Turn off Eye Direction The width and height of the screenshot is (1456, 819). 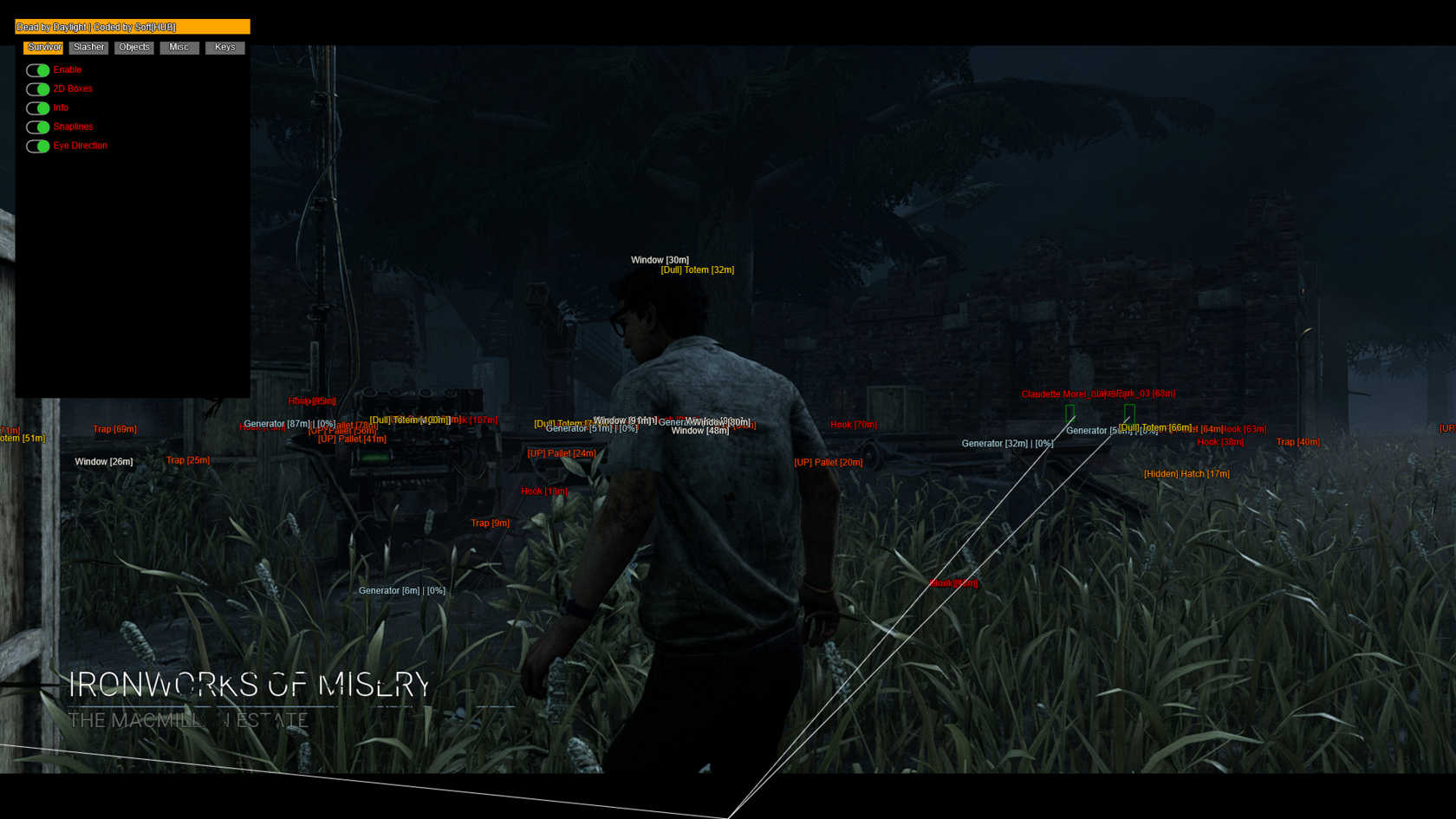tap(38, 146)
